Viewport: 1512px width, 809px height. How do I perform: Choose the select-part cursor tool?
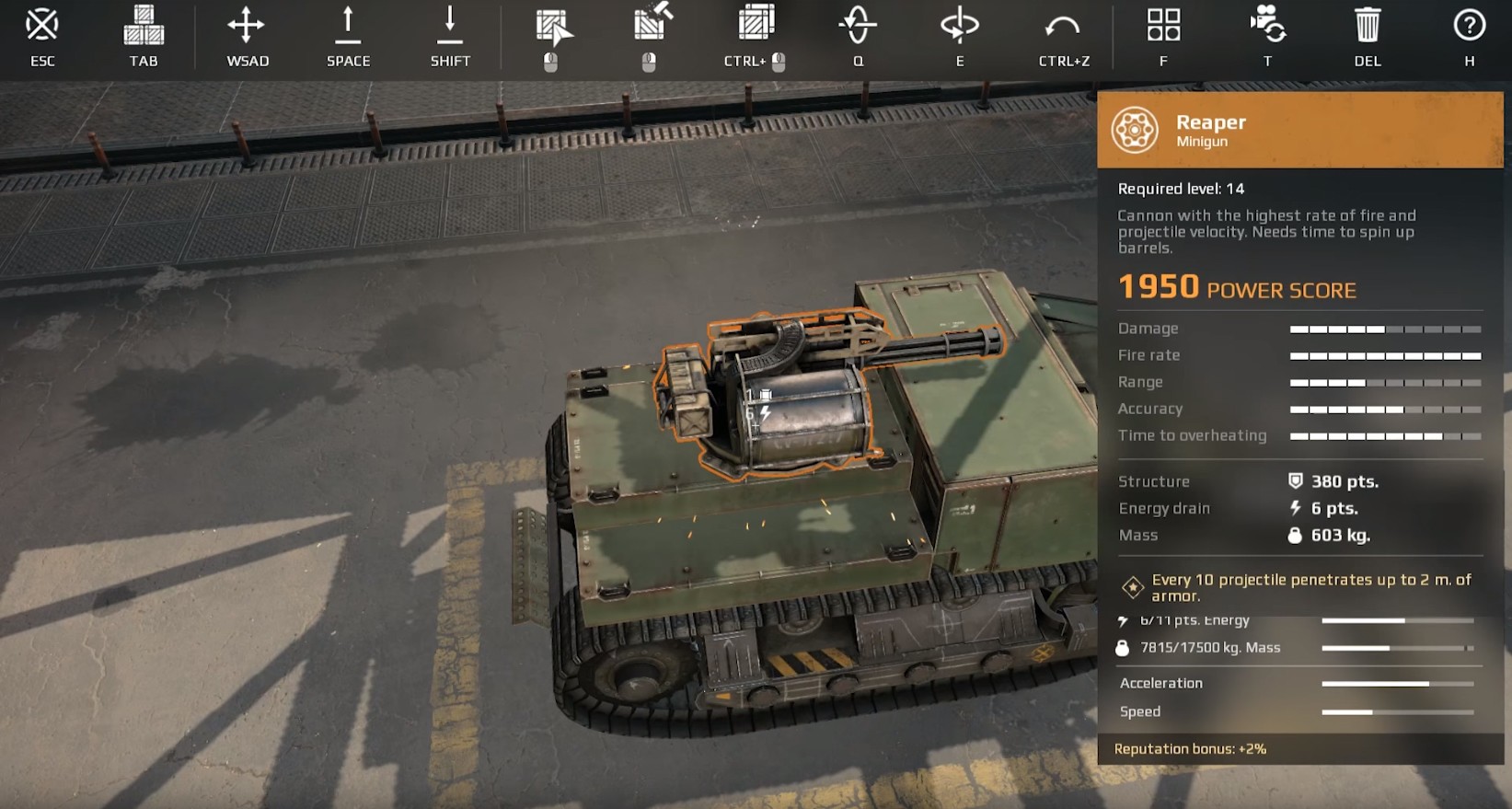pyautogui.click(x=552, y=28)
